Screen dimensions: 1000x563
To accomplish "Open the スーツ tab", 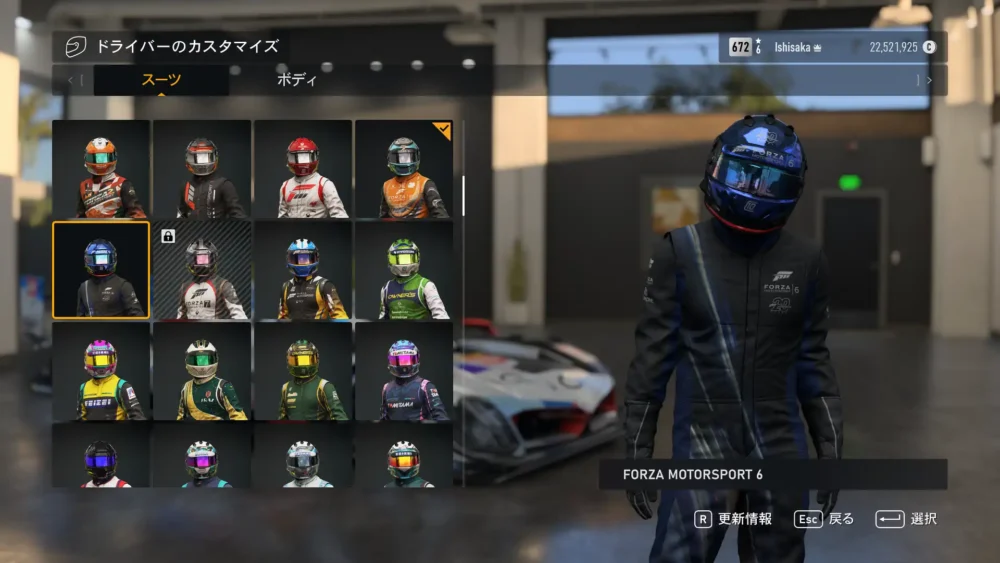I will (x=161, y=80).
